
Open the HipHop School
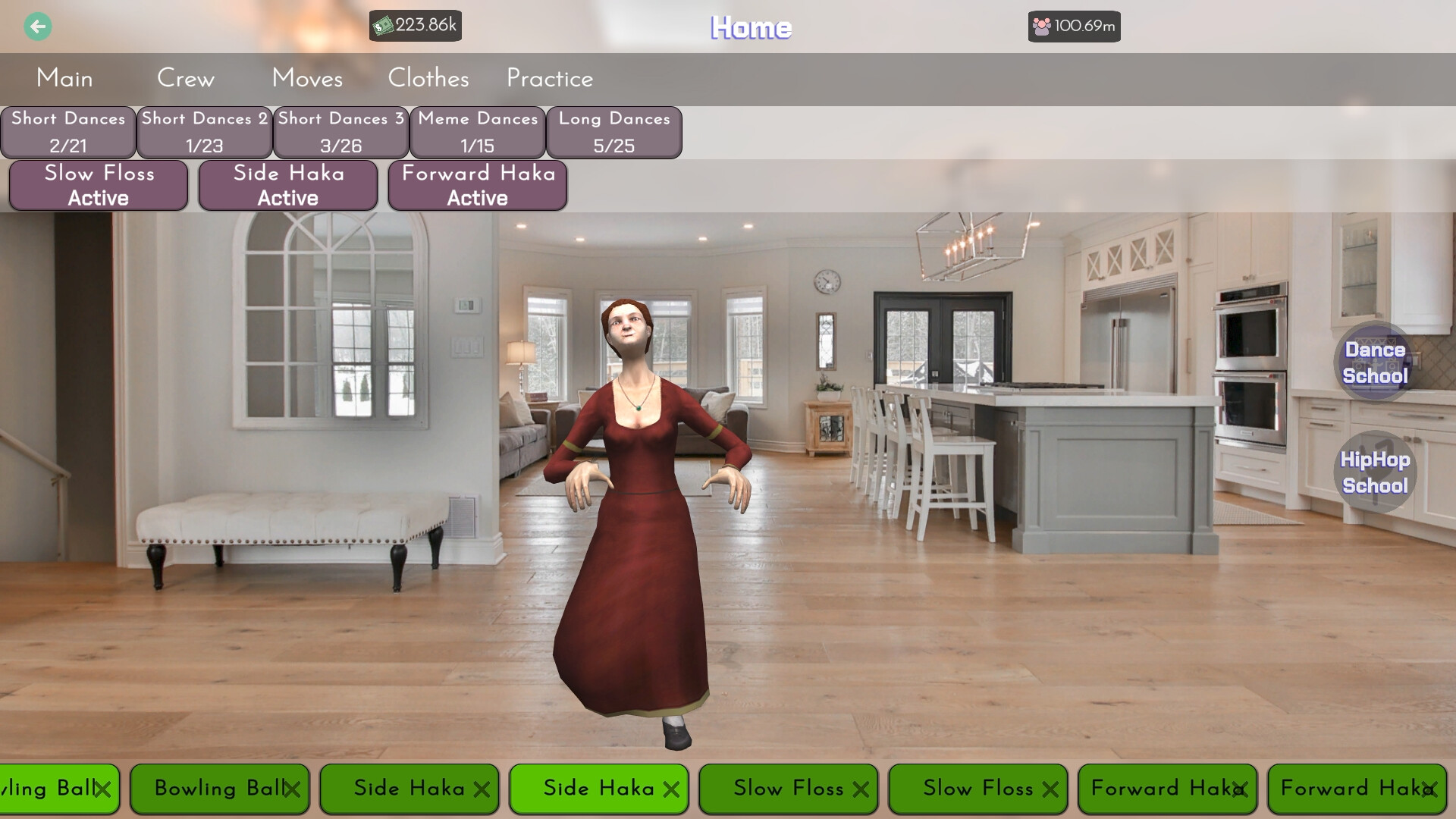1374,472
